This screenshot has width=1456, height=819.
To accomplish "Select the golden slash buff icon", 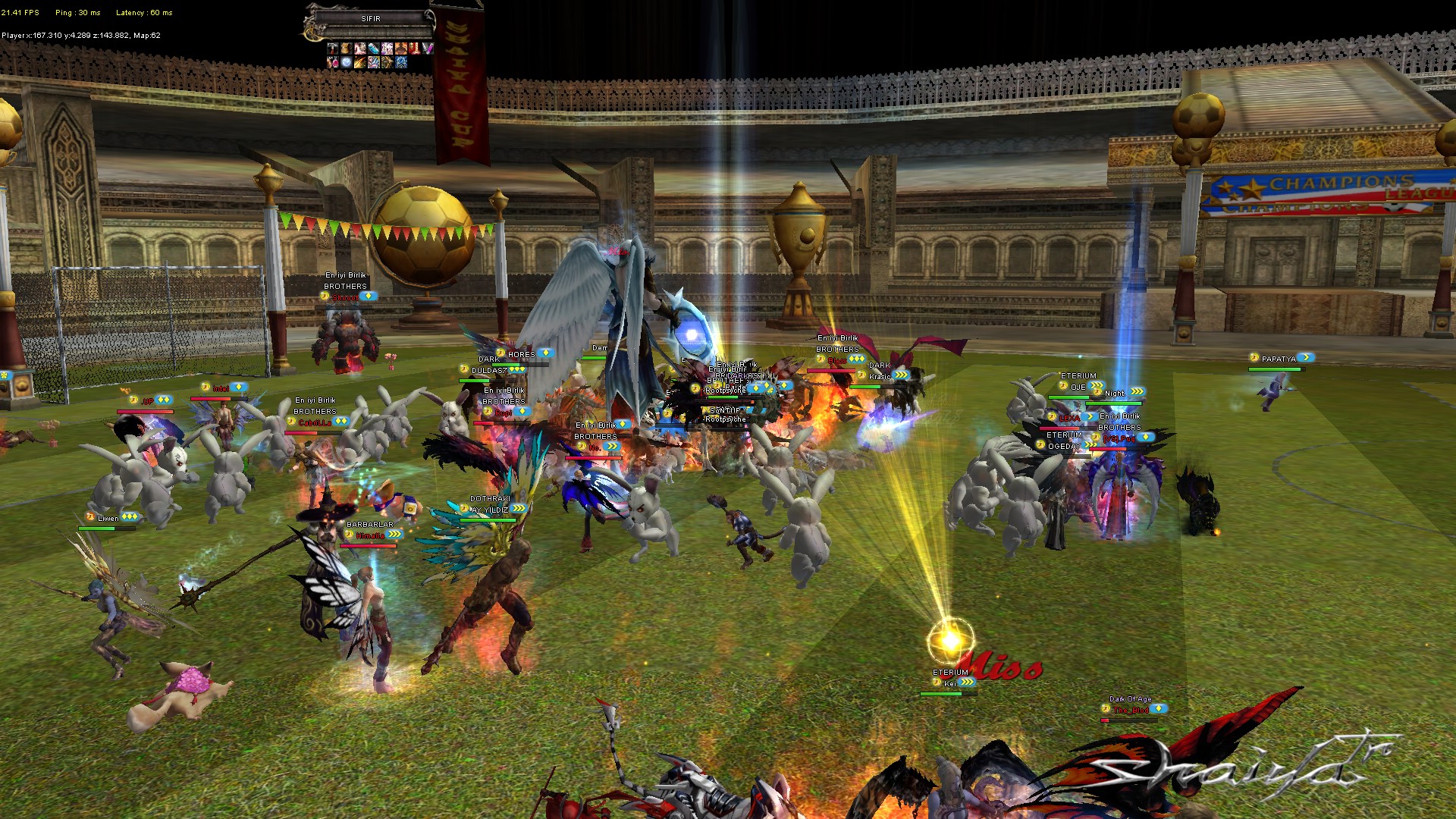I will 360,62.
